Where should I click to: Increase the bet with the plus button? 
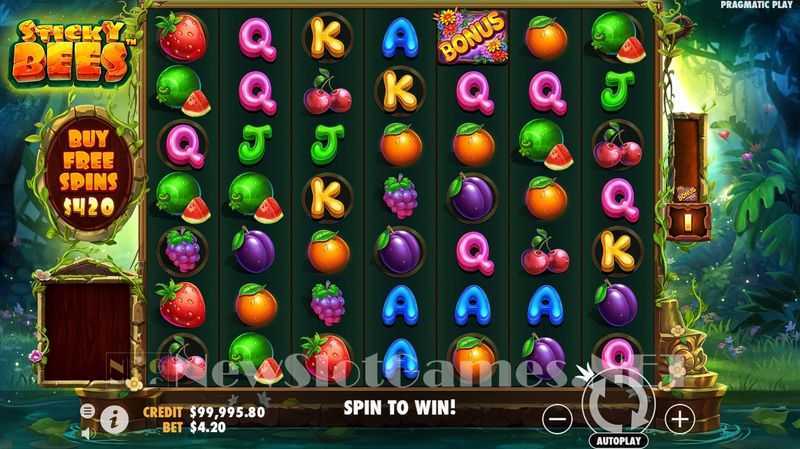point(679,418)
